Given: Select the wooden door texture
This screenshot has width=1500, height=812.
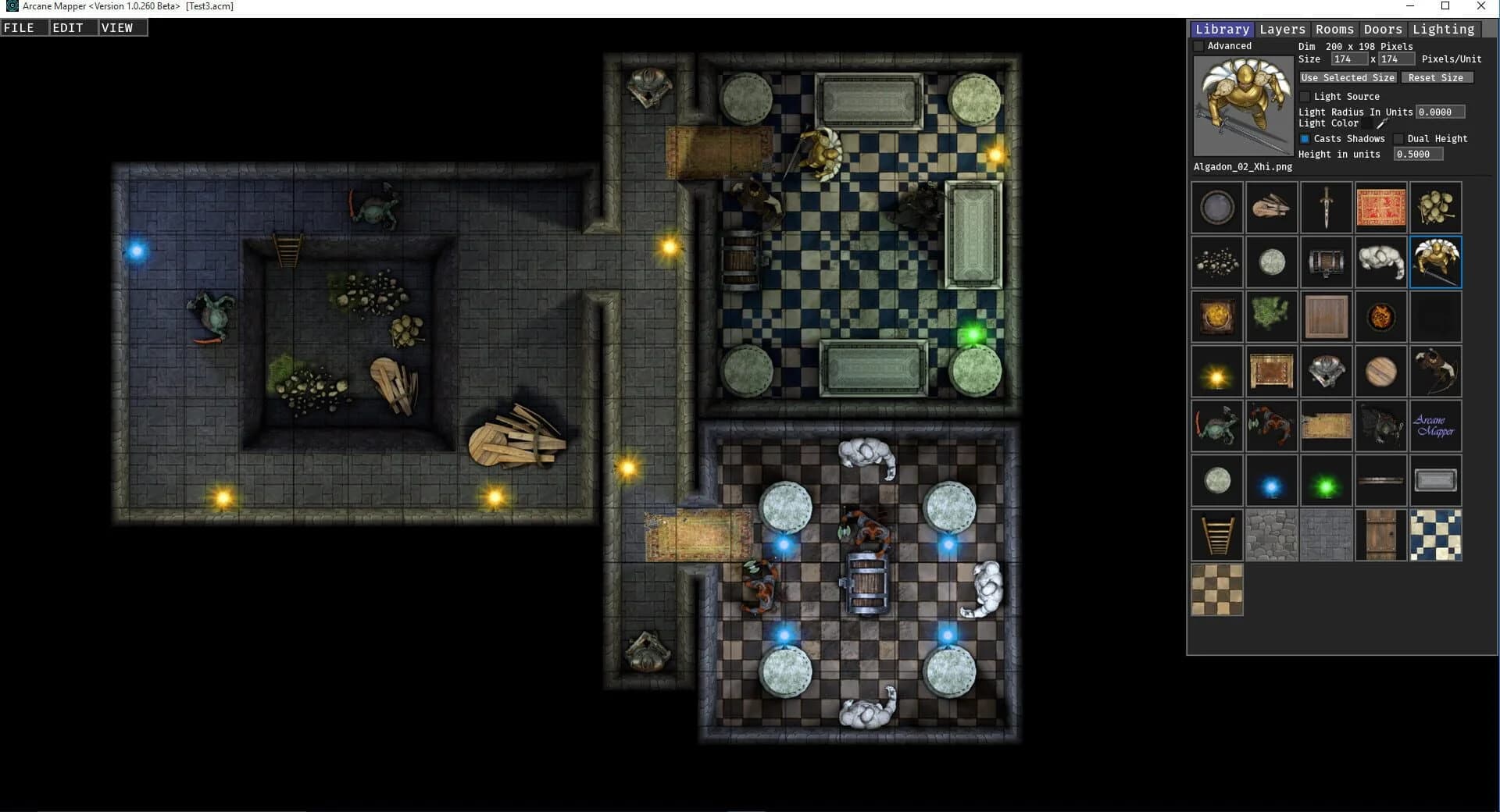Looking at the screenshot, I should tap(1381, 535).
